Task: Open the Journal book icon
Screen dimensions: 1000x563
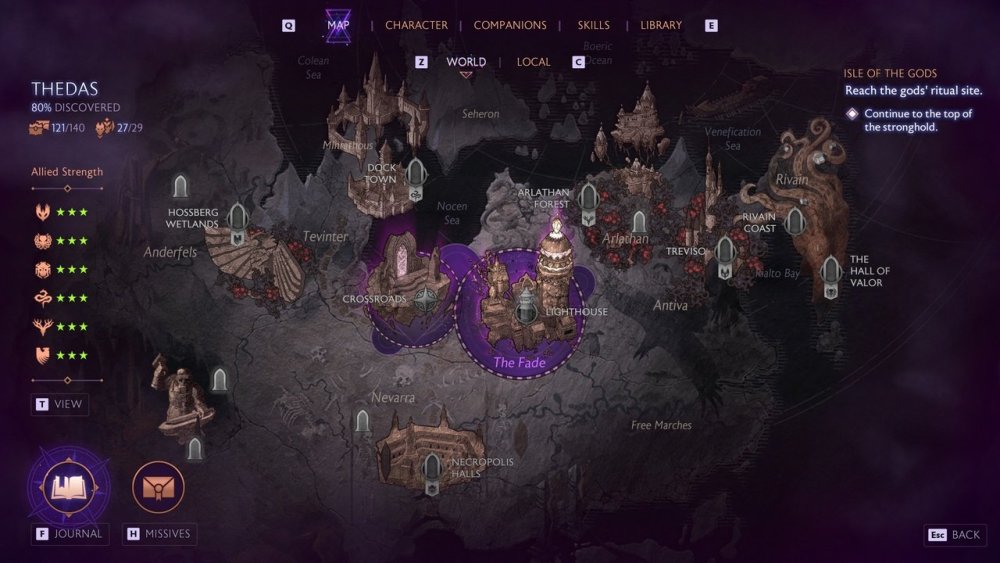Action: click(x=69, y=488)
